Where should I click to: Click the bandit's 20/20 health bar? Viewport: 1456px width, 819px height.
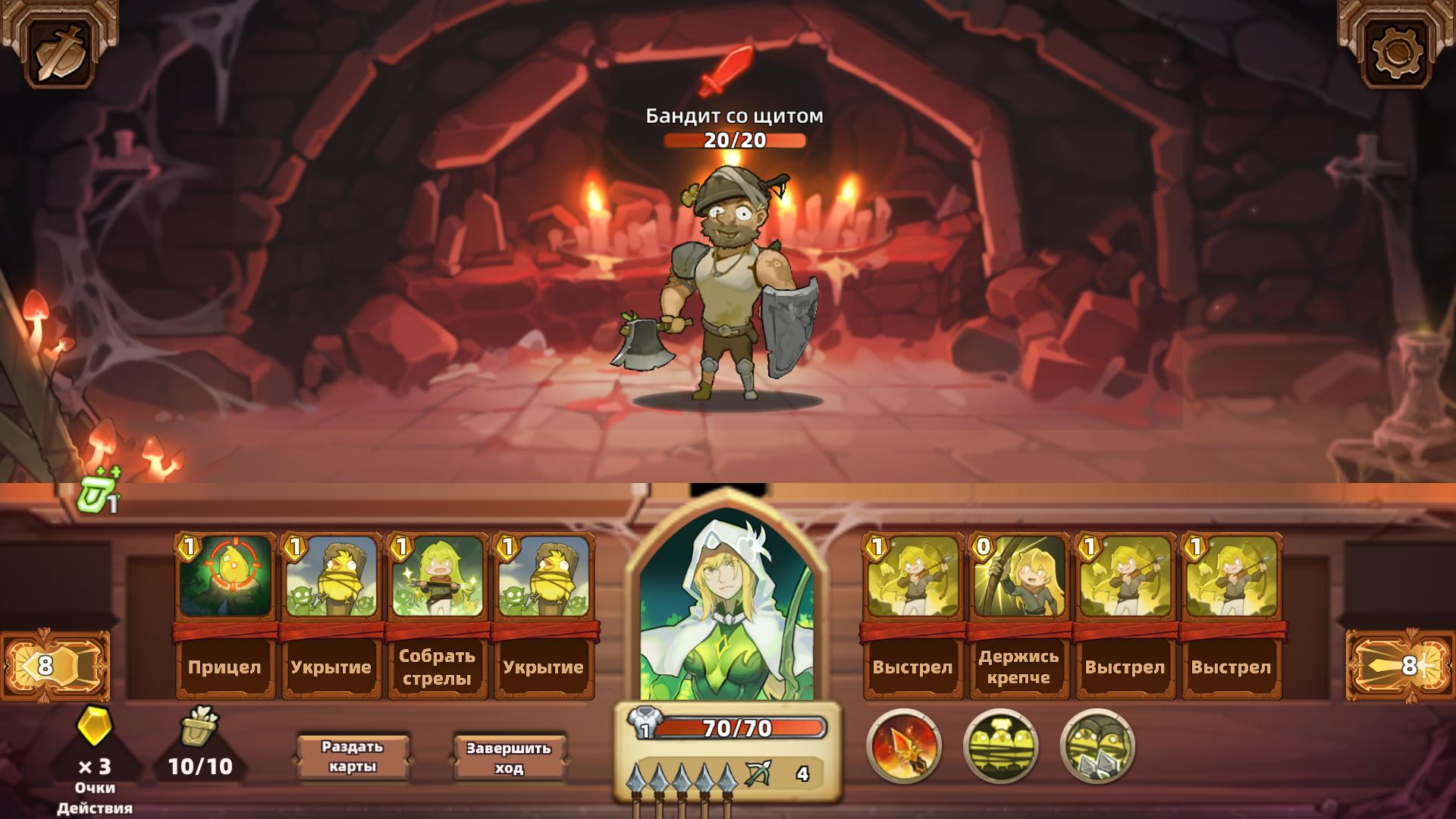coord(733,140)
